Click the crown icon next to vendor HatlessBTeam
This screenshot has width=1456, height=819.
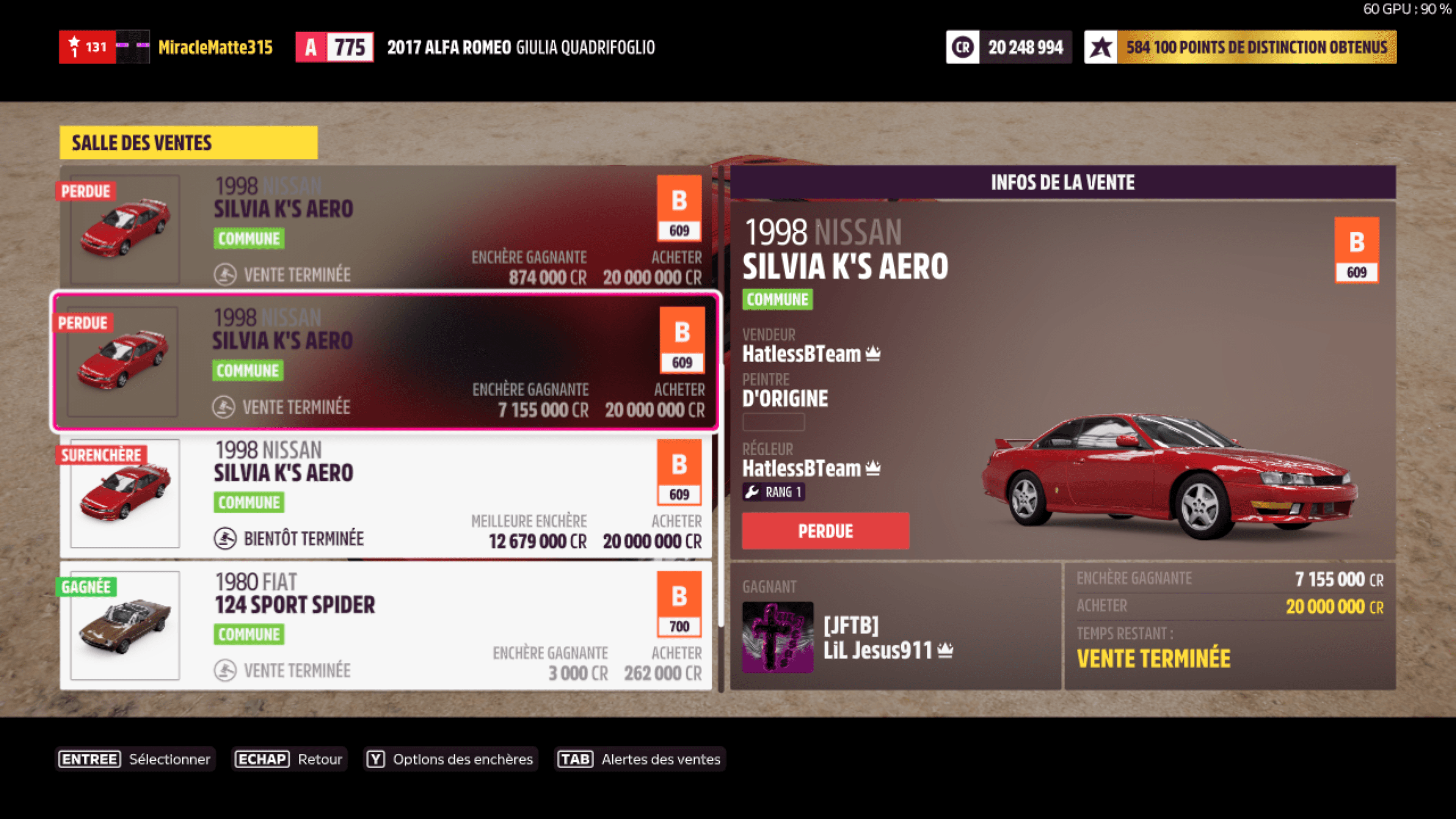873,353
